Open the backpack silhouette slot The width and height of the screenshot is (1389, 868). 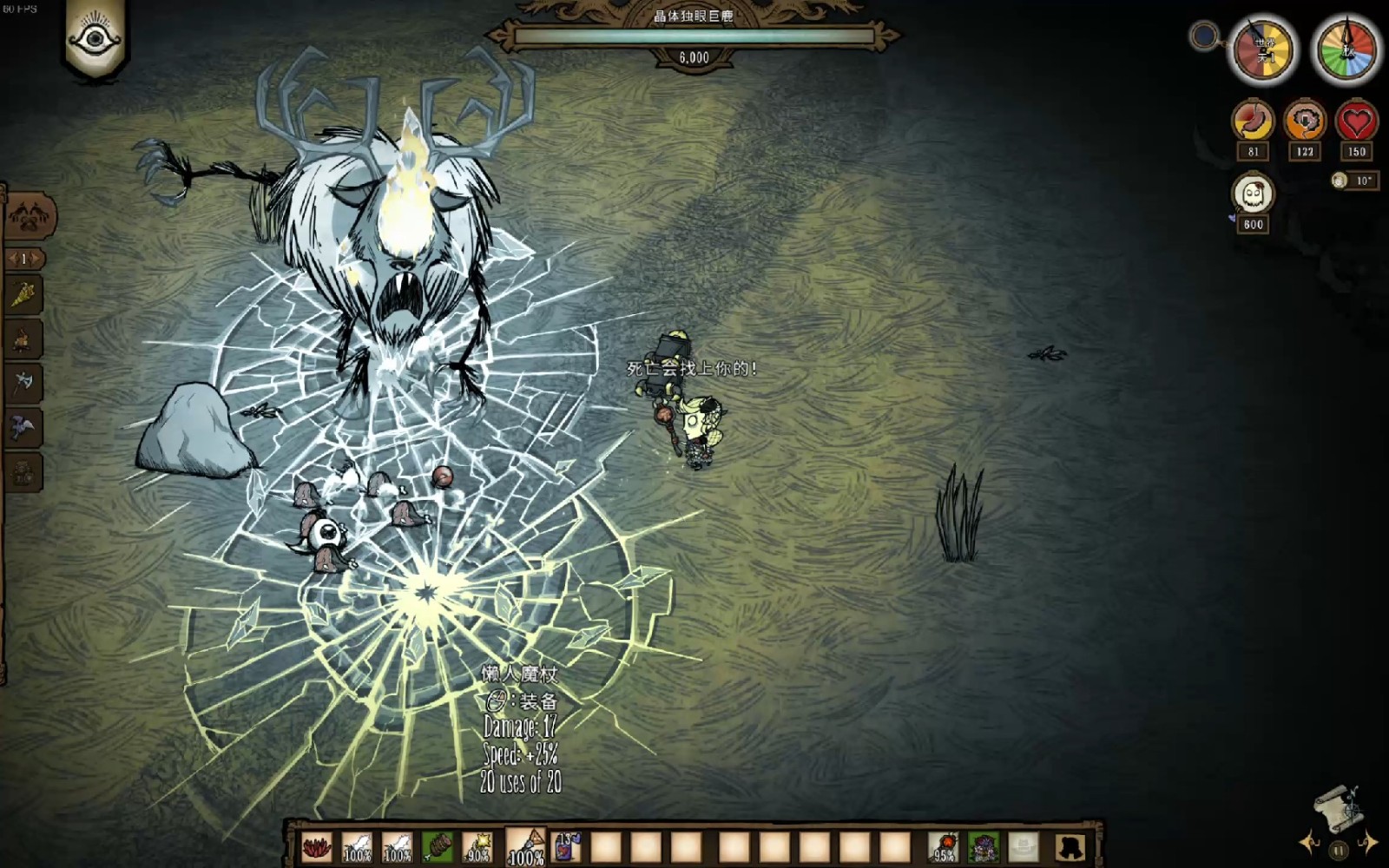click(x=1070, y=846)
